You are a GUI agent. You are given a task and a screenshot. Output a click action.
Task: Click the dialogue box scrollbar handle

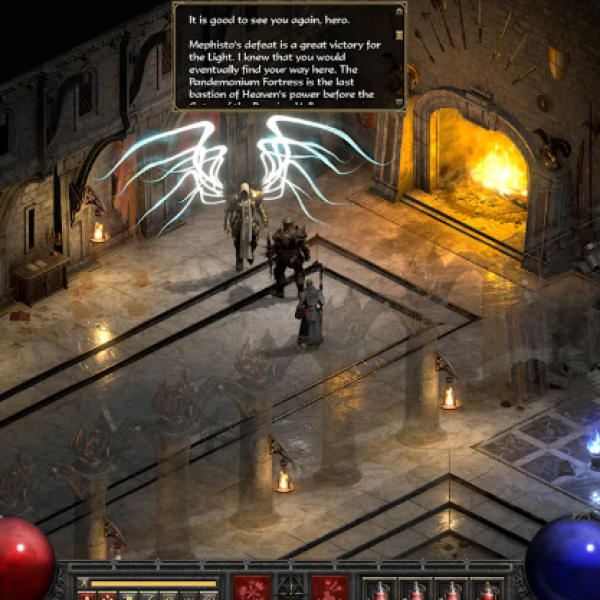[399, 35]
